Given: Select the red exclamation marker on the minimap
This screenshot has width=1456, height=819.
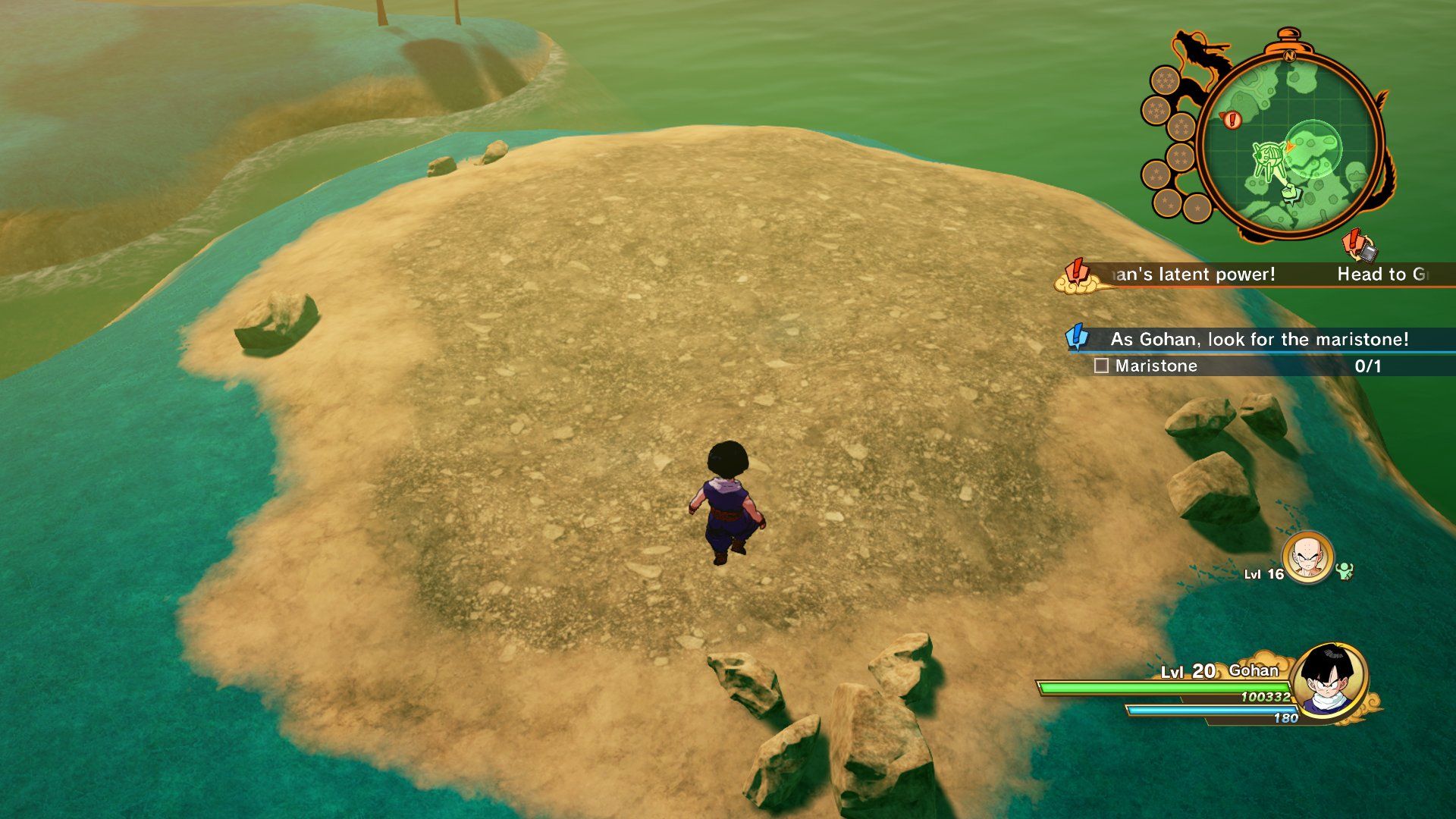Looking at the screenshot, I should [x=1232, y=119].
